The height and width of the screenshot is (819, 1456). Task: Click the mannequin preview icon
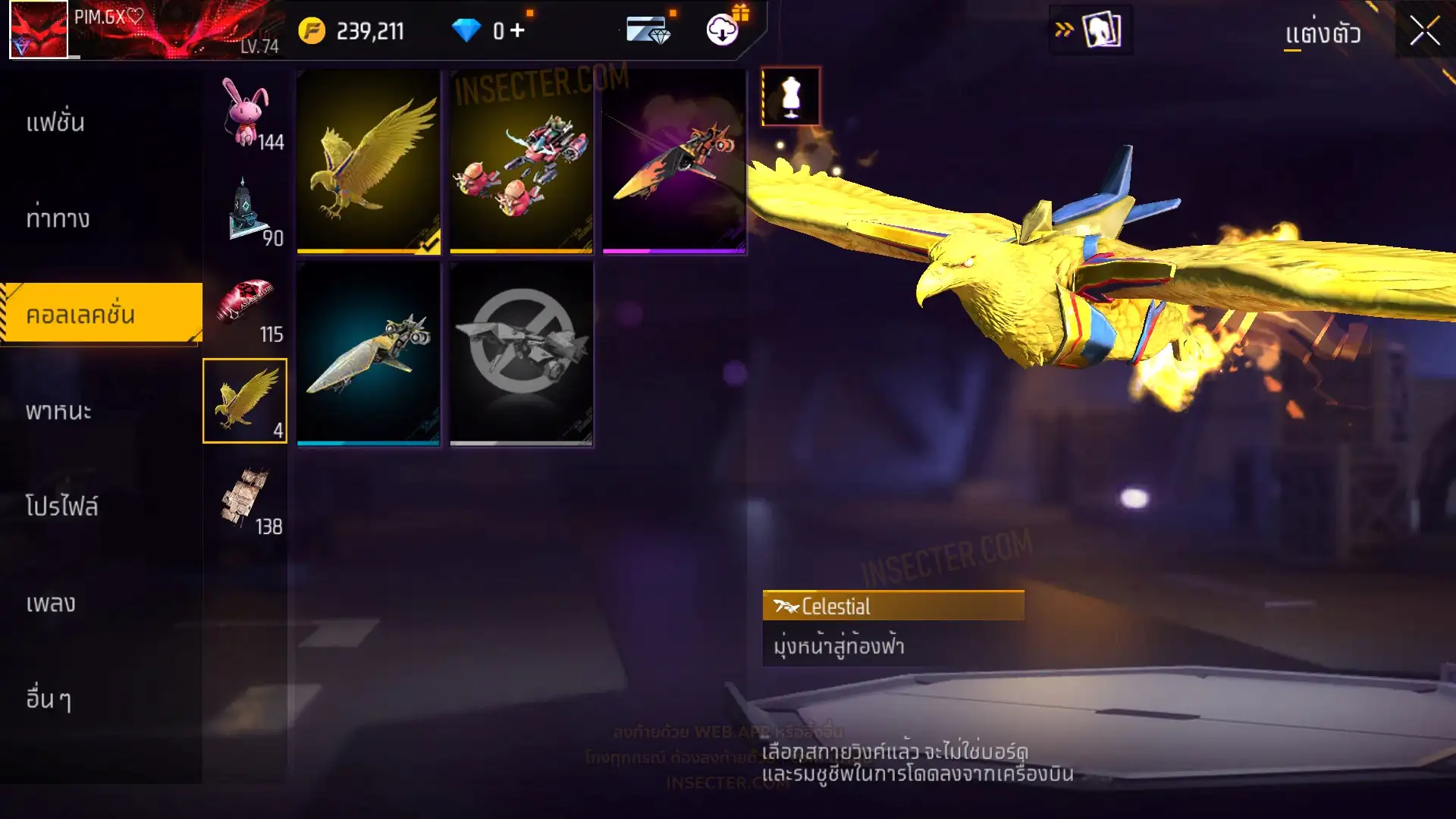click(791, 96)
